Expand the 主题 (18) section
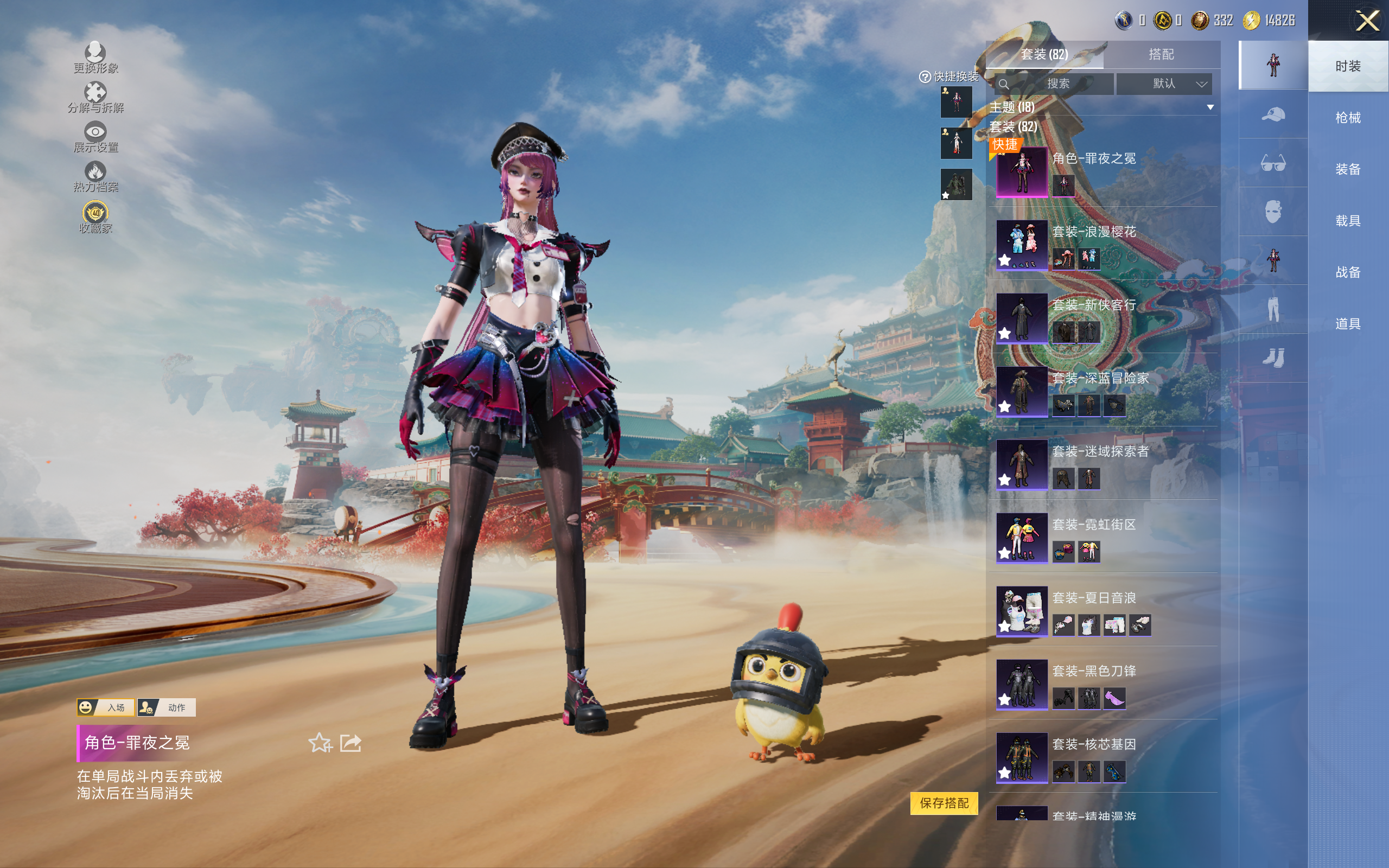This screenshot has width=1389, height=868. click(1210, 107)
